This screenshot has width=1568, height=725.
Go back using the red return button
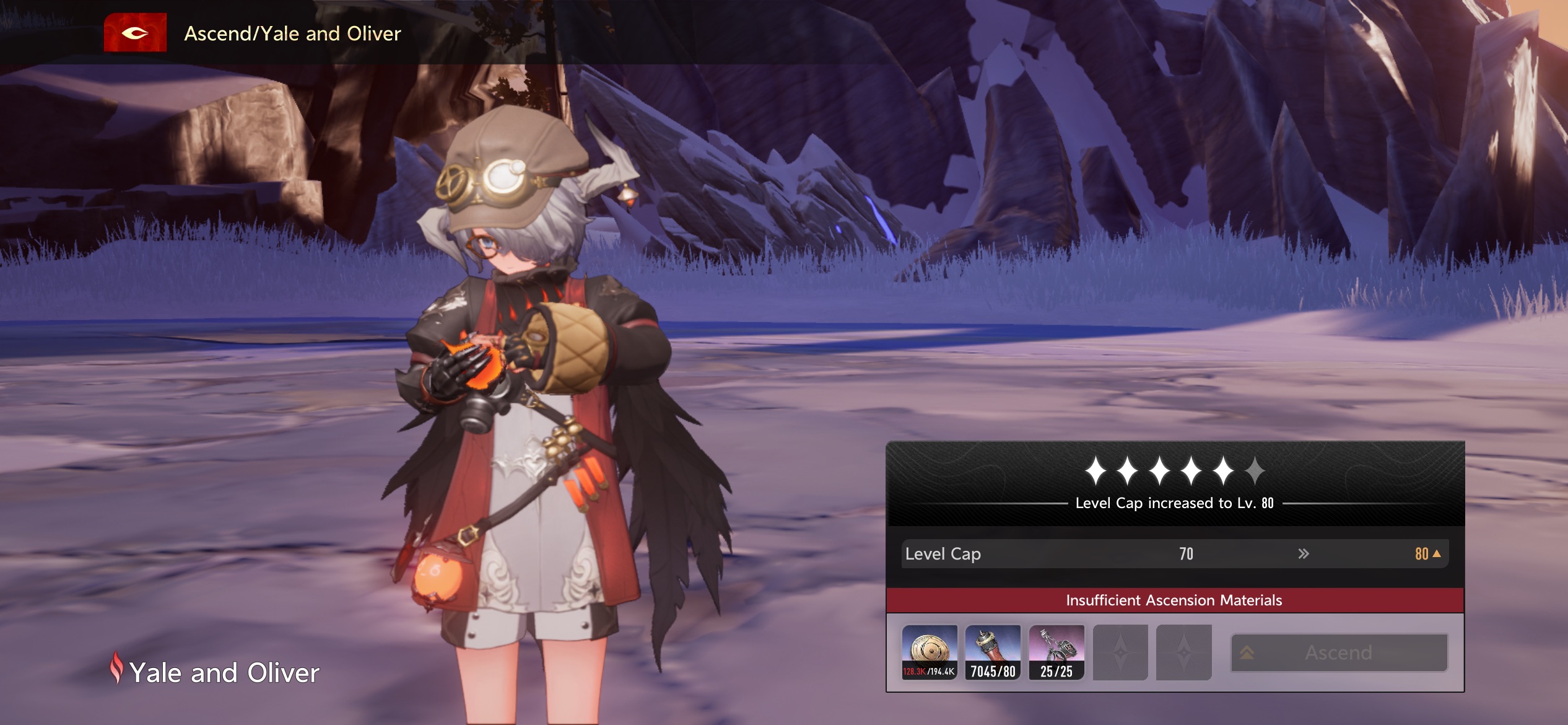(x=135, y=33)
